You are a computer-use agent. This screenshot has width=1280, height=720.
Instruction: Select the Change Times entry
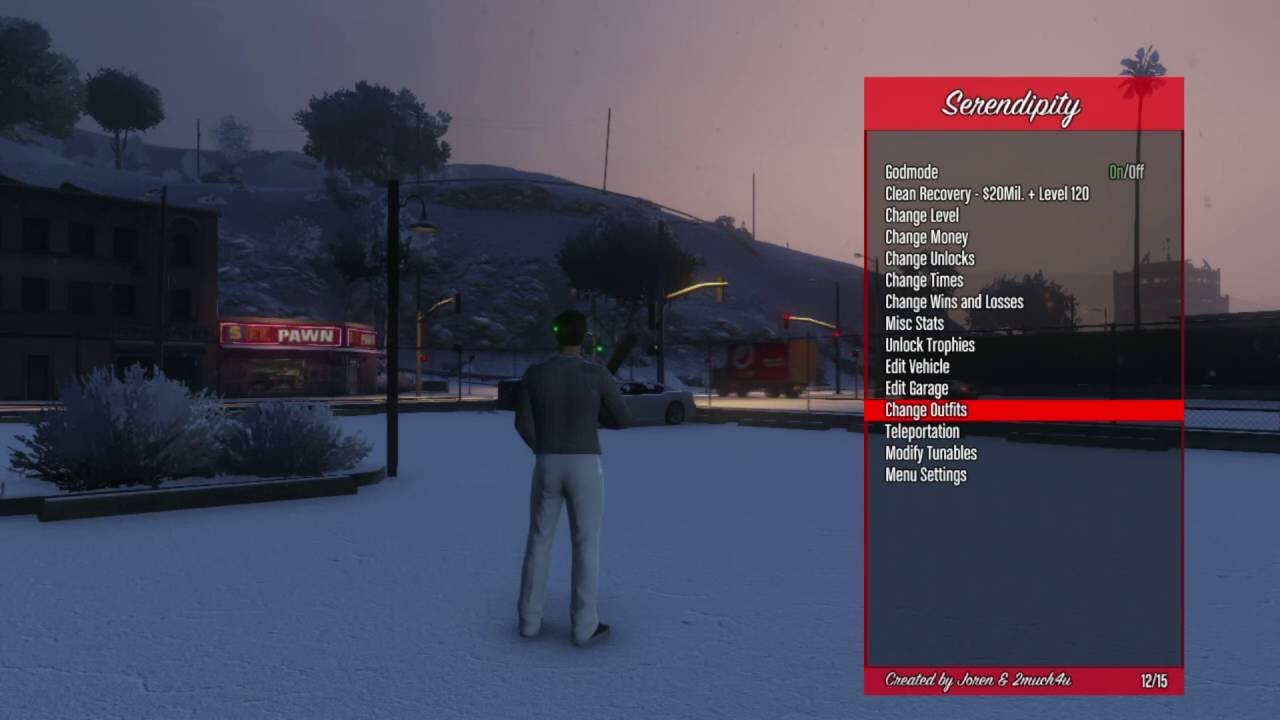(x=924, y=281)
